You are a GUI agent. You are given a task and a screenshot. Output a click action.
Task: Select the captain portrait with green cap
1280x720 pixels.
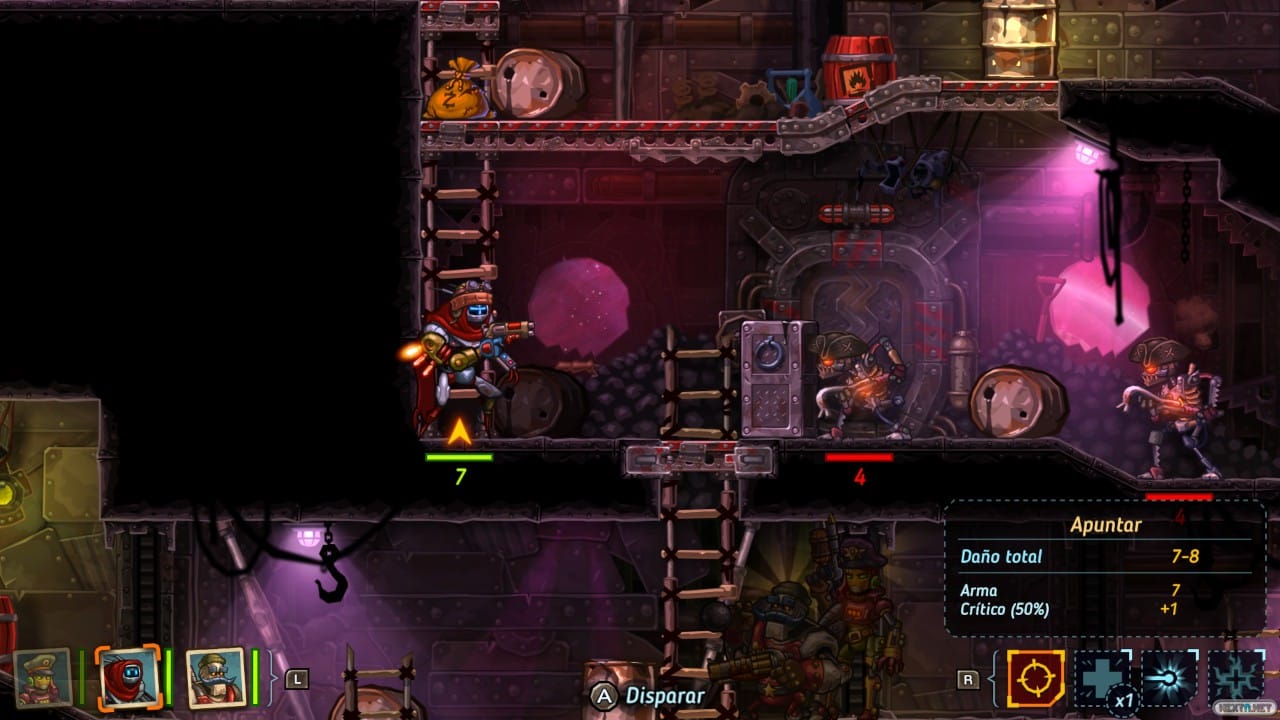pos(43,678)
